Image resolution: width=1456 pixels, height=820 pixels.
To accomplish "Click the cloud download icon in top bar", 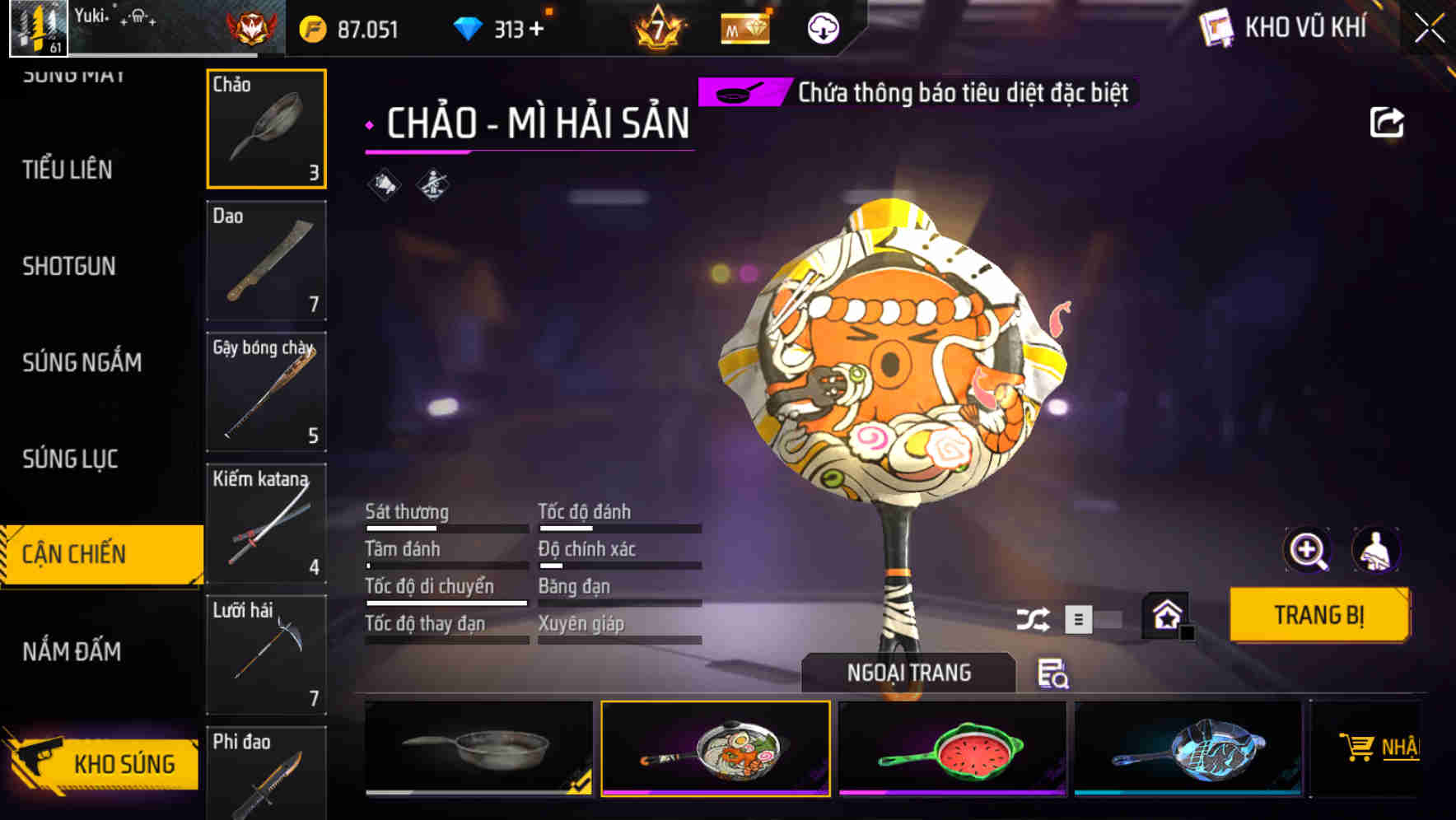I will pyautogui.click(x=821, y=27).
